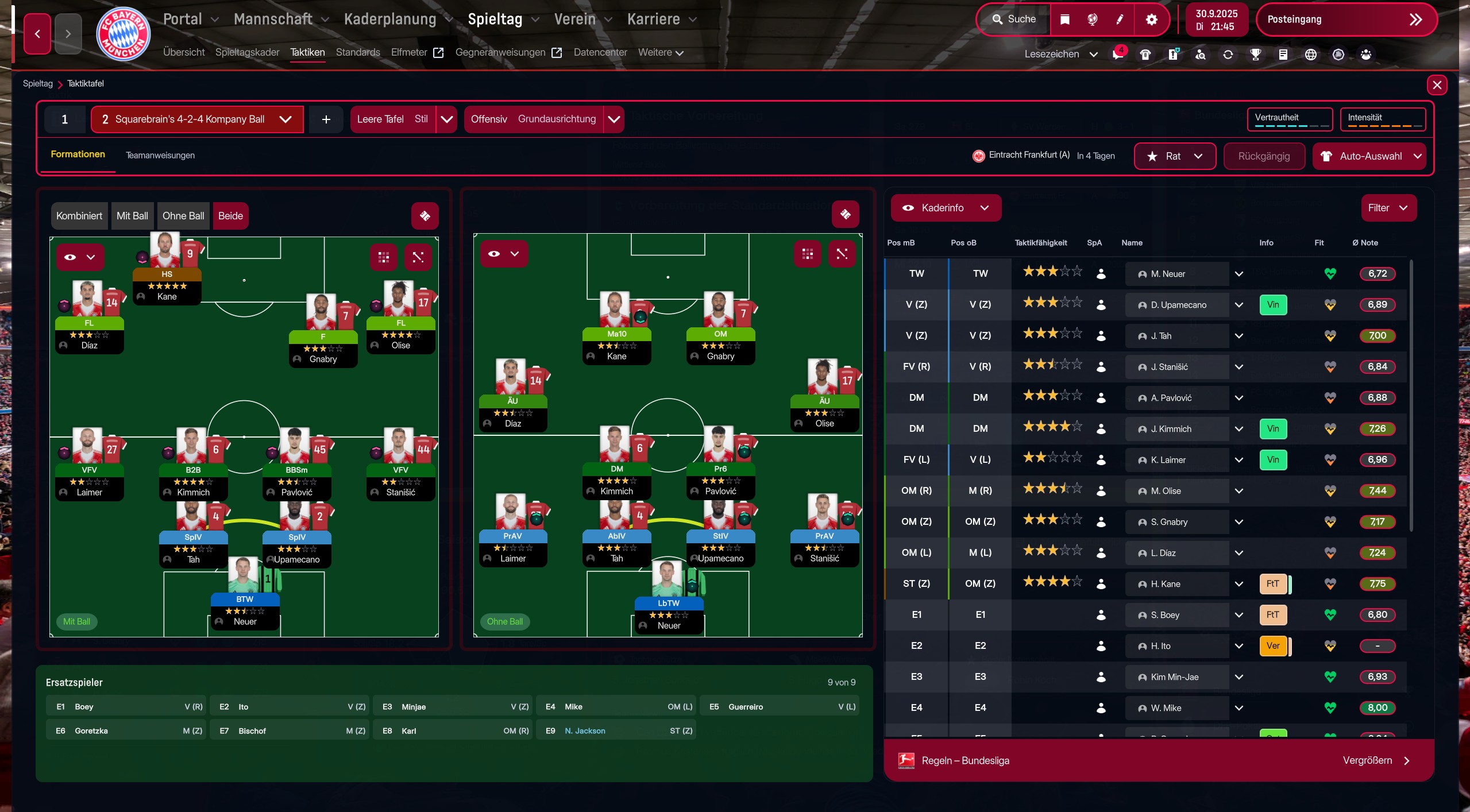Viewport: 1470px width, 812px height.
Task: Select the 'Beide' display mode
Action: [x=229, y=215]
